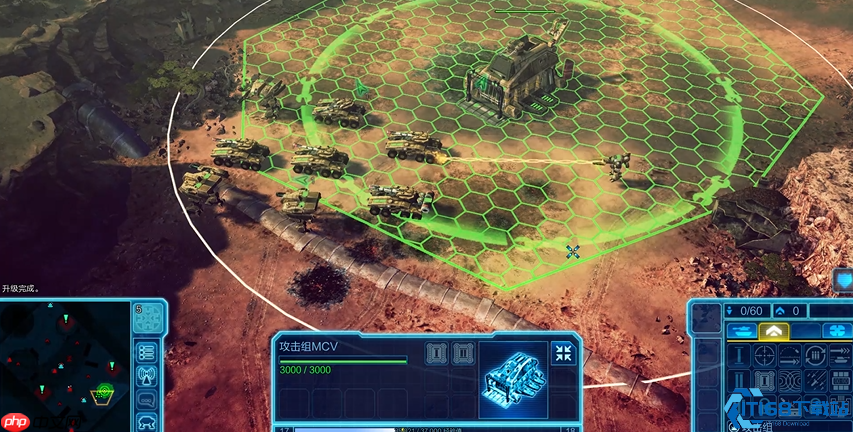Click the MCV unit portrait
Screen dimensions: 853x432
click(x=512, y=380)
